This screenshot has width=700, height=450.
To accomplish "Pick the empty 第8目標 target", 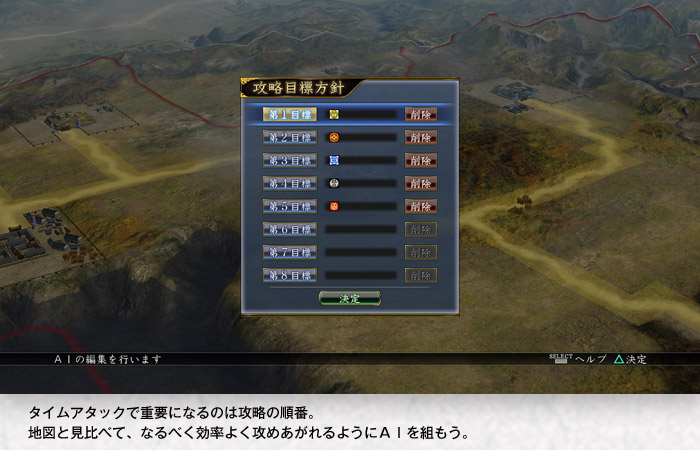I will [x=290, y=275].
